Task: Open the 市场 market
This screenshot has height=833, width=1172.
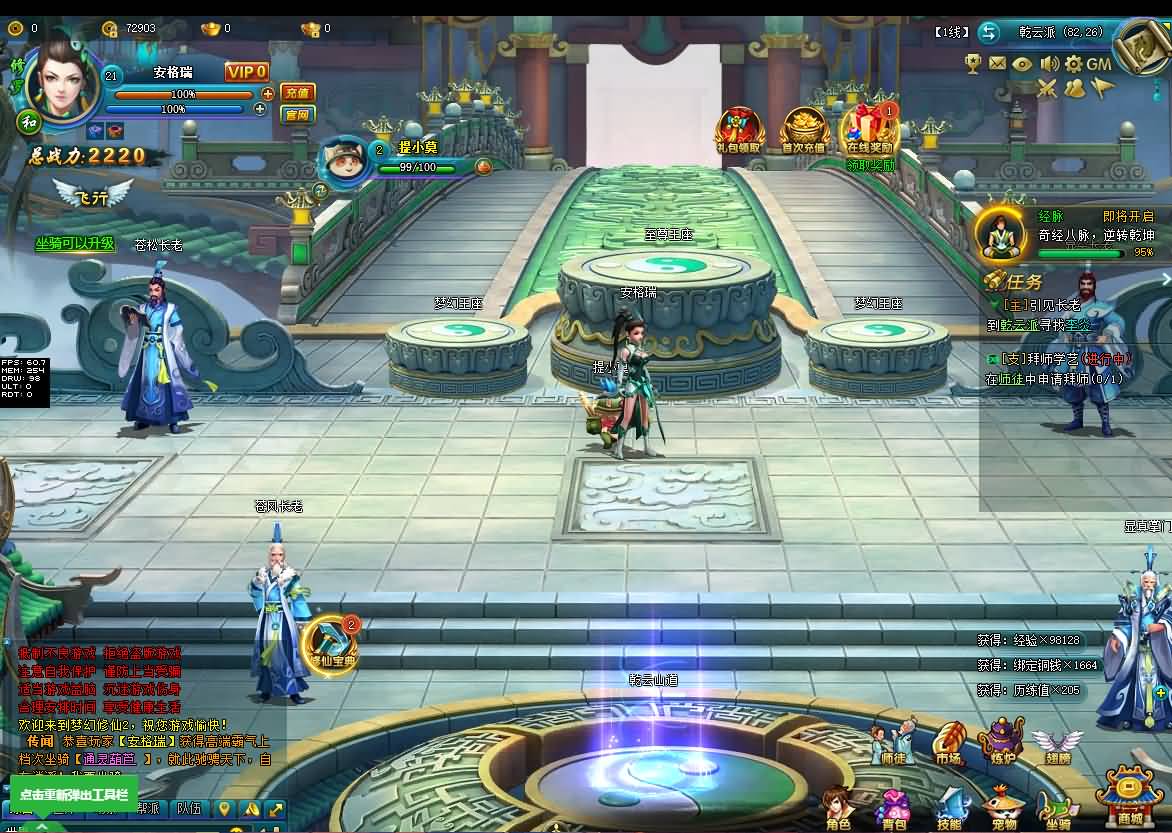Action: [948, 743]
